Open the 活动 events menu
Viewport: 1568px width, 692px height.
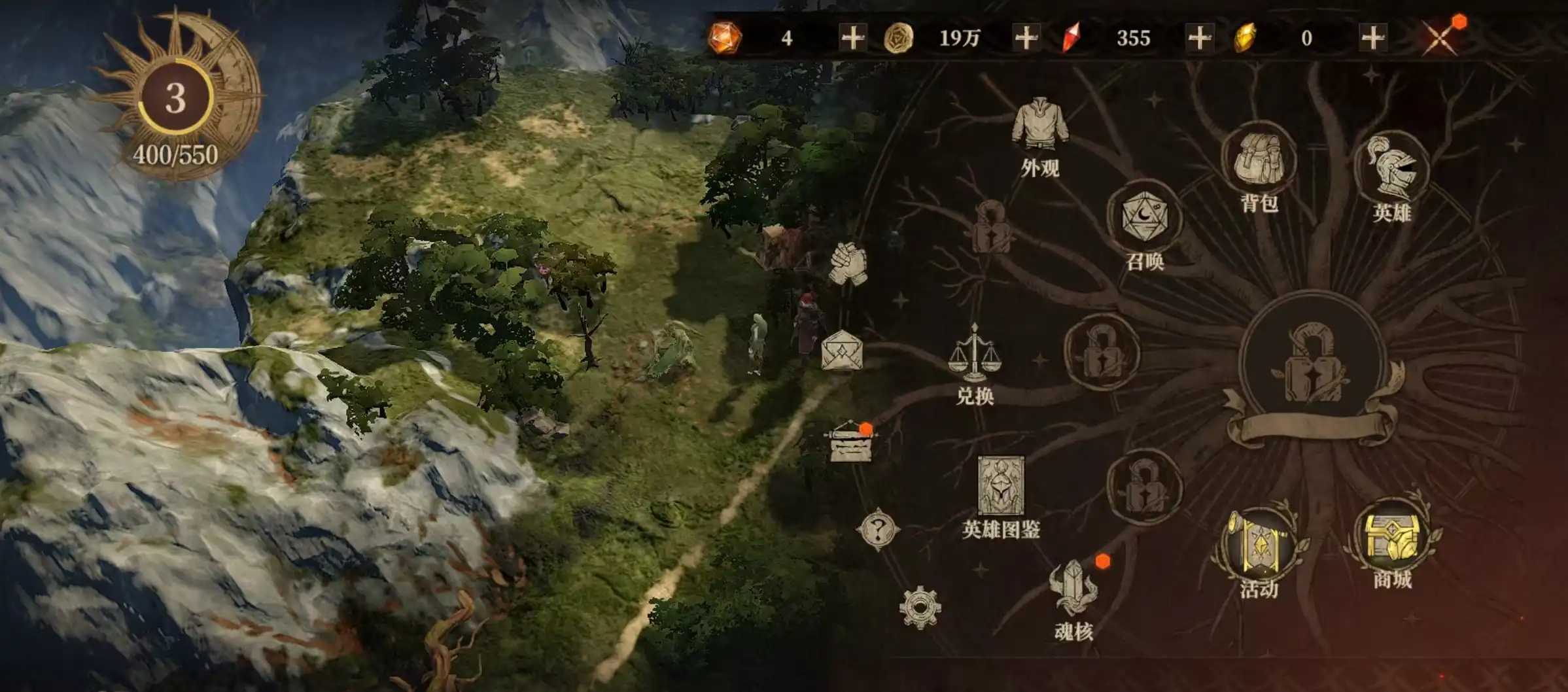(1259, 546)
